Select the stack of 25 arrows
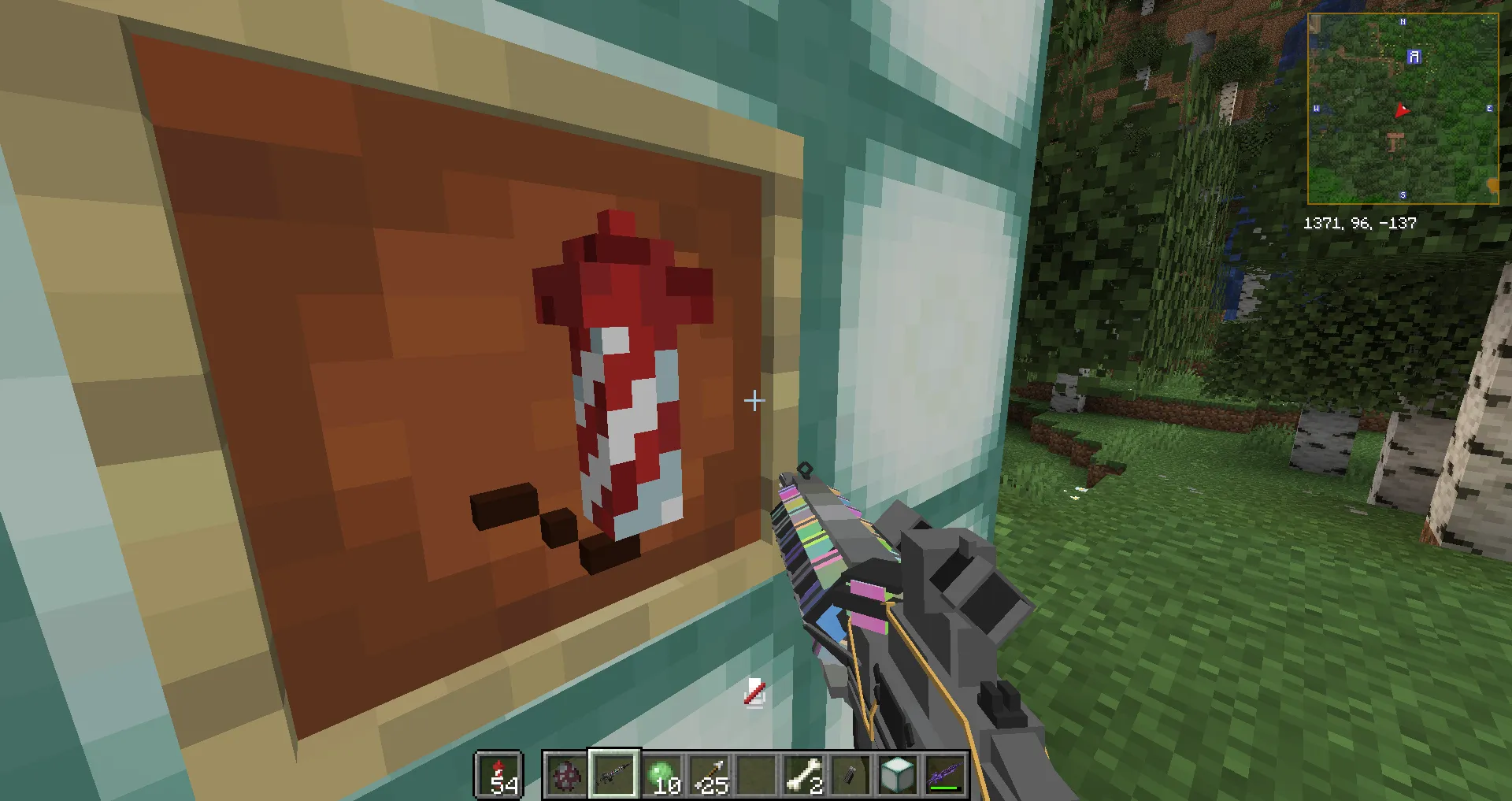This screenshot has width=1512, height=801. [x=710, y=774]
